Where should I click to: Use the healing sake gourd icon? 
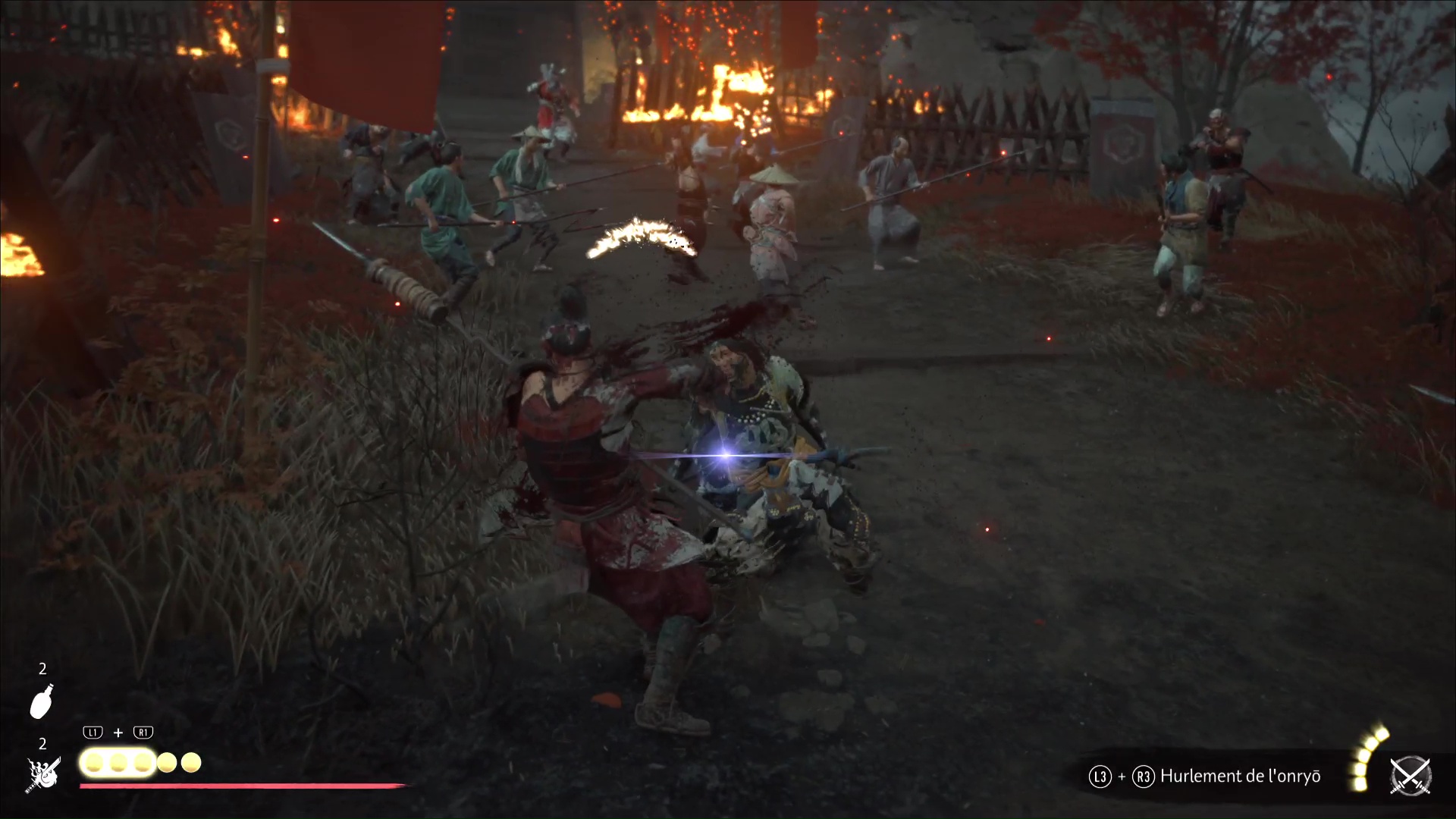point(42,700)
